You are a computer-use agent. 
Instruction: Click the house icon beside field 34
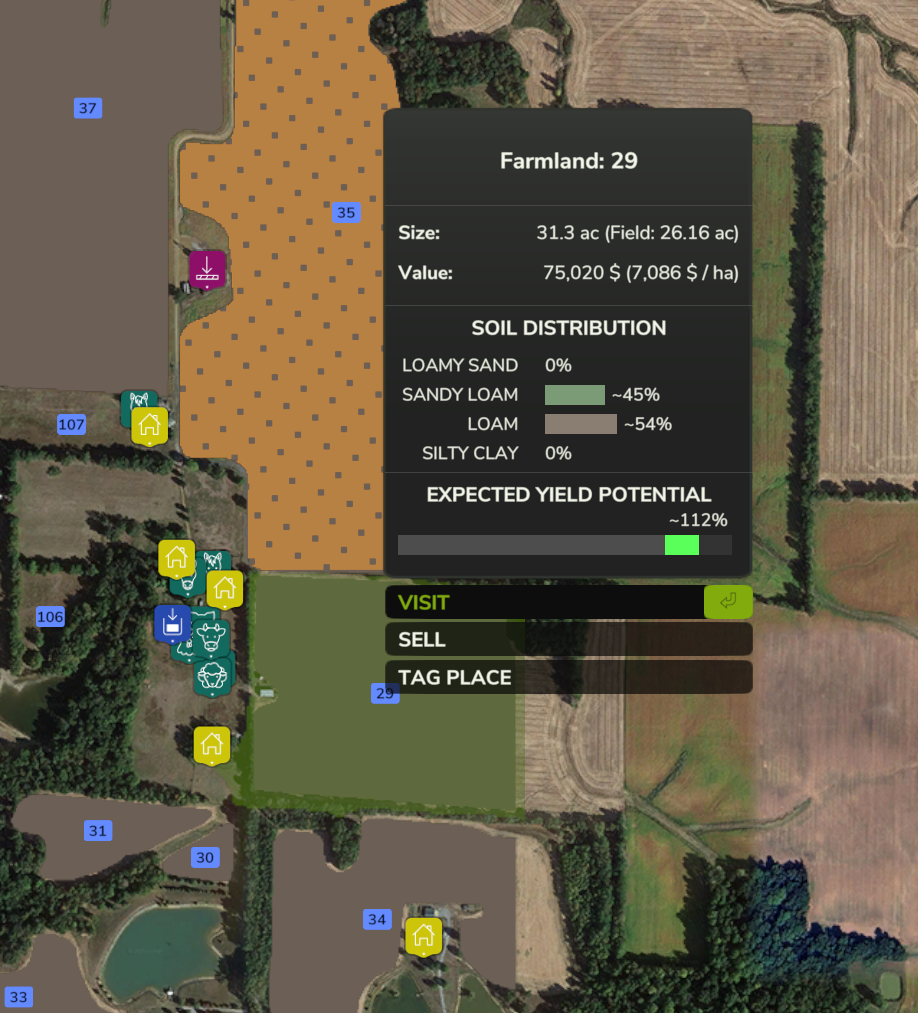[423, 936]
